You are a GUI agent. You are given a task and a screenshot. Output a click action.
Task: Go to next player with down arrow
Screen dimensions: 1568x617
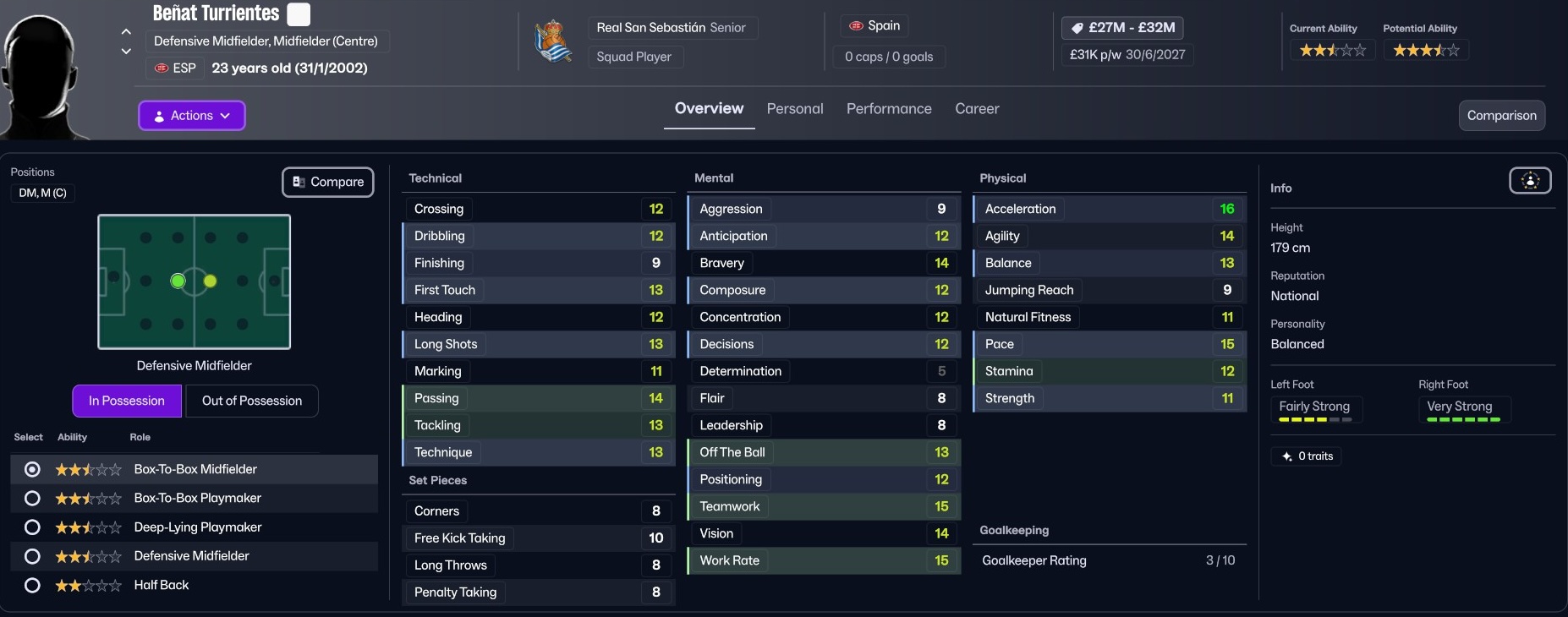tap(126, 52)
